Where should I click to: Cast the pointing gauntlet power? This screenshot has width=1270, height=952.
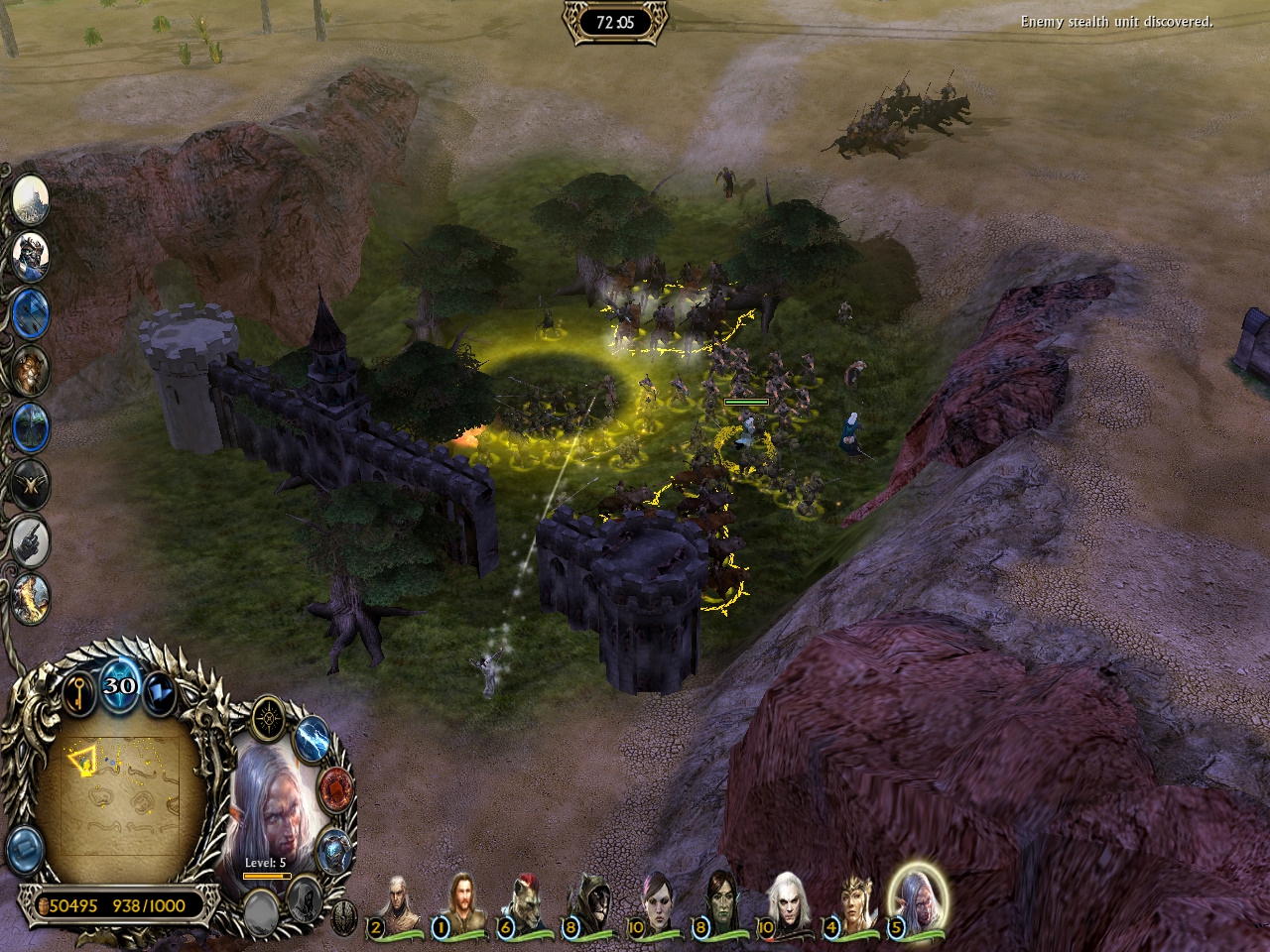[x=32, y=540]
